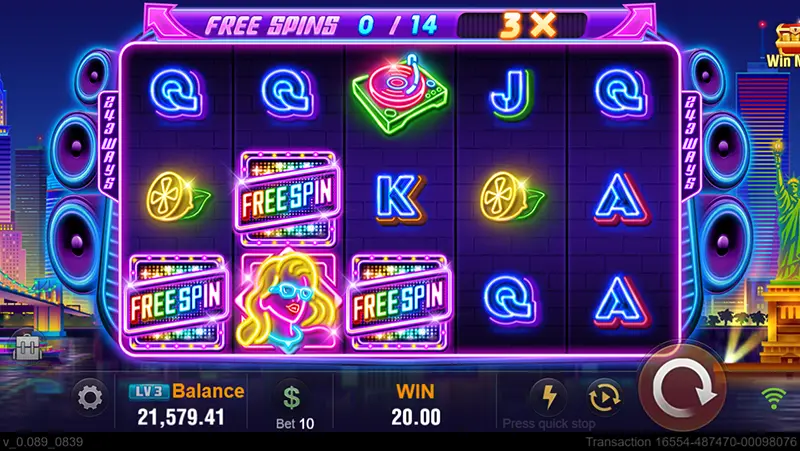The width and height of the screenshot is (800, 451).
Task: Open the gear settings menu
Action: [x=90, y=399]
